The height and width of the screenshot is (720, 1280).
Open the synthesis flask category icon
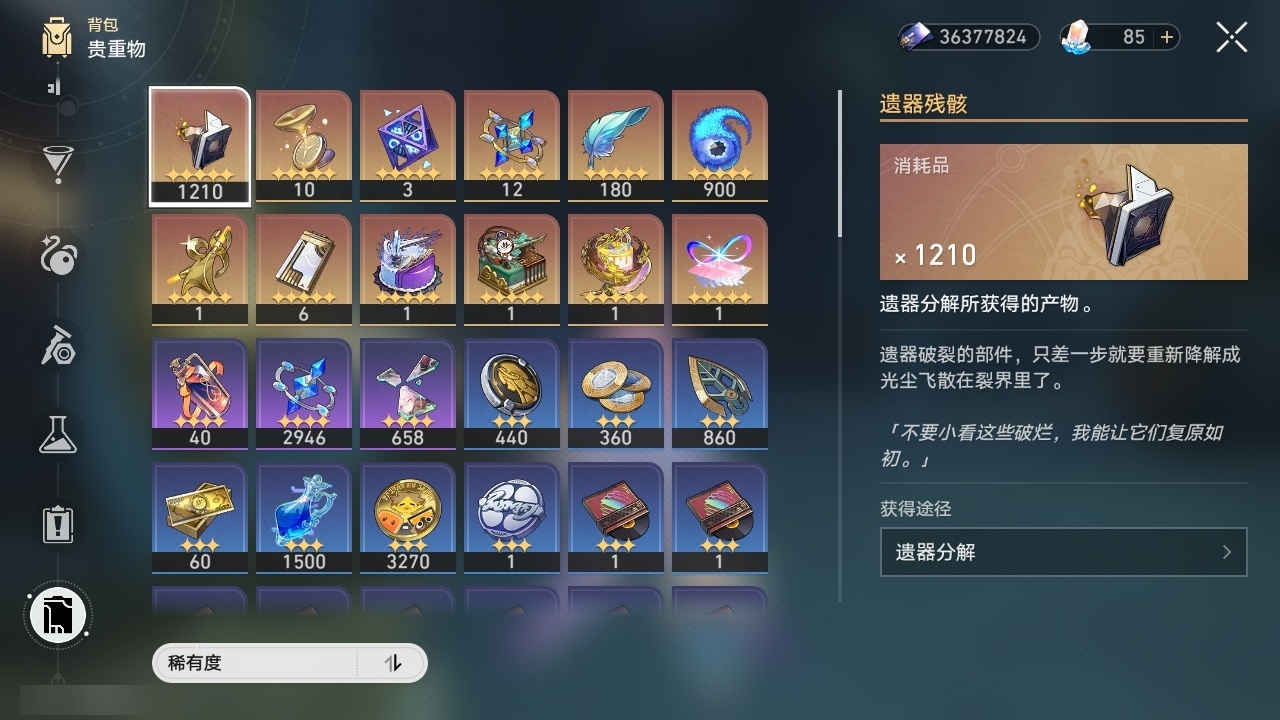pos(57,434)
